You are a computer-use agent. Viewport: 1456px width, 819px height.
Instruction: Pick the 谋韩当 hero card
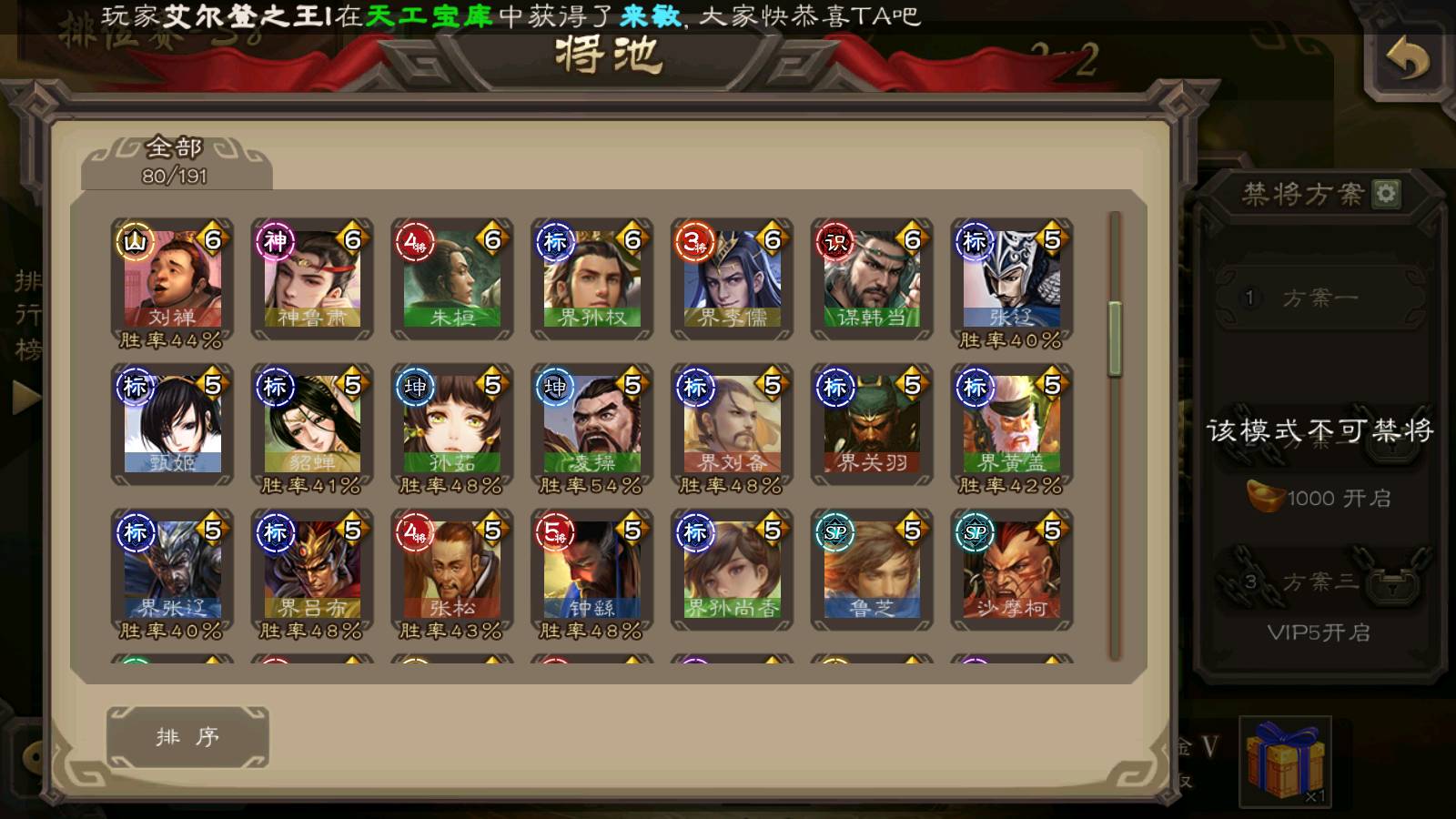(872, 279)
